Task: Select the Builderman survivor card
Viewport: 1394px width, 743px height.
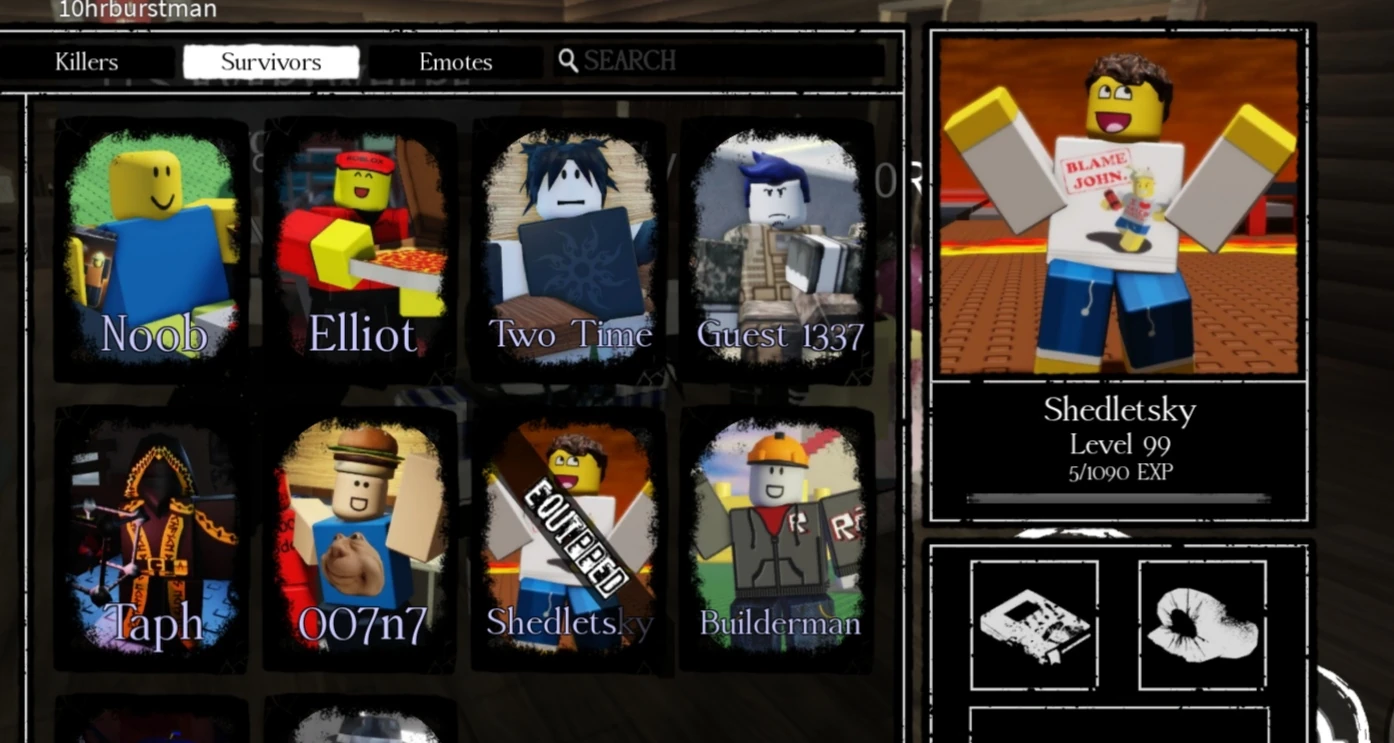Action: pos(777,545)
